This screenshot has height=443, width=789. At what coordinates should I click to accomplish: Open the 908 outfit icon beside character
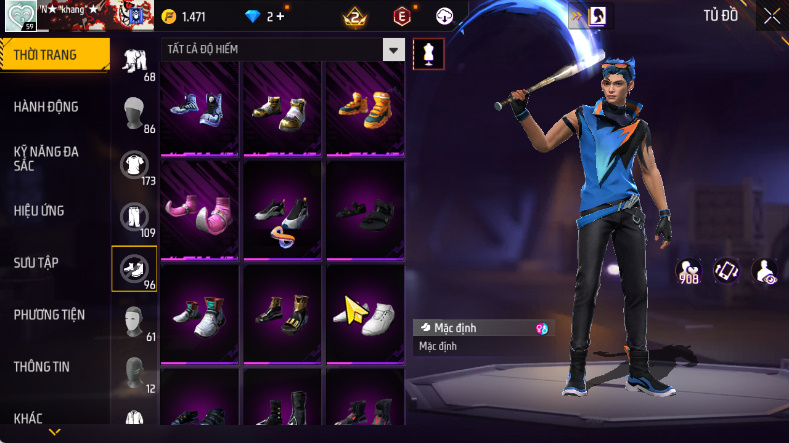689,271
